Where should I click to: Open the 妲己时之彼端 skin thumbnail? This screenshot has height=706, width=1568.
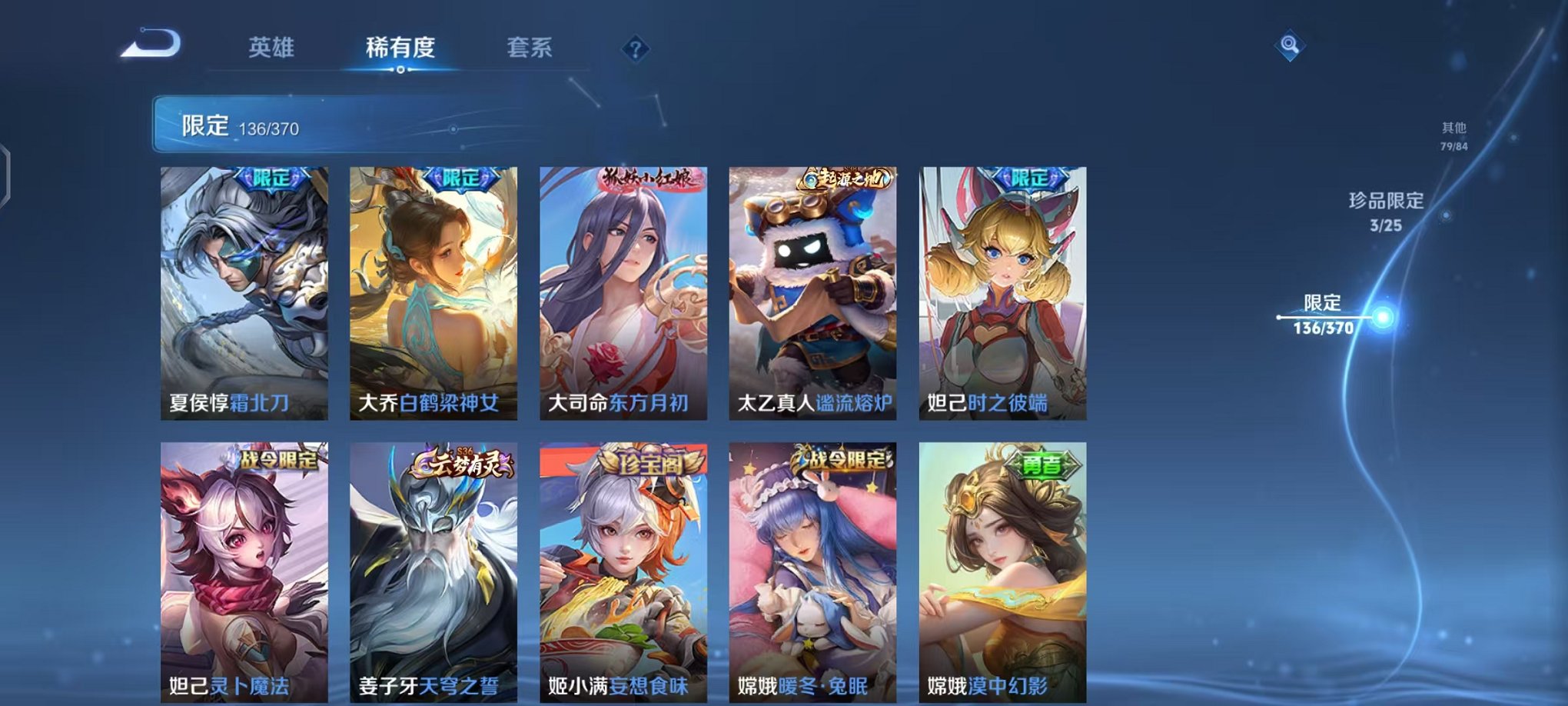(999, 292)
